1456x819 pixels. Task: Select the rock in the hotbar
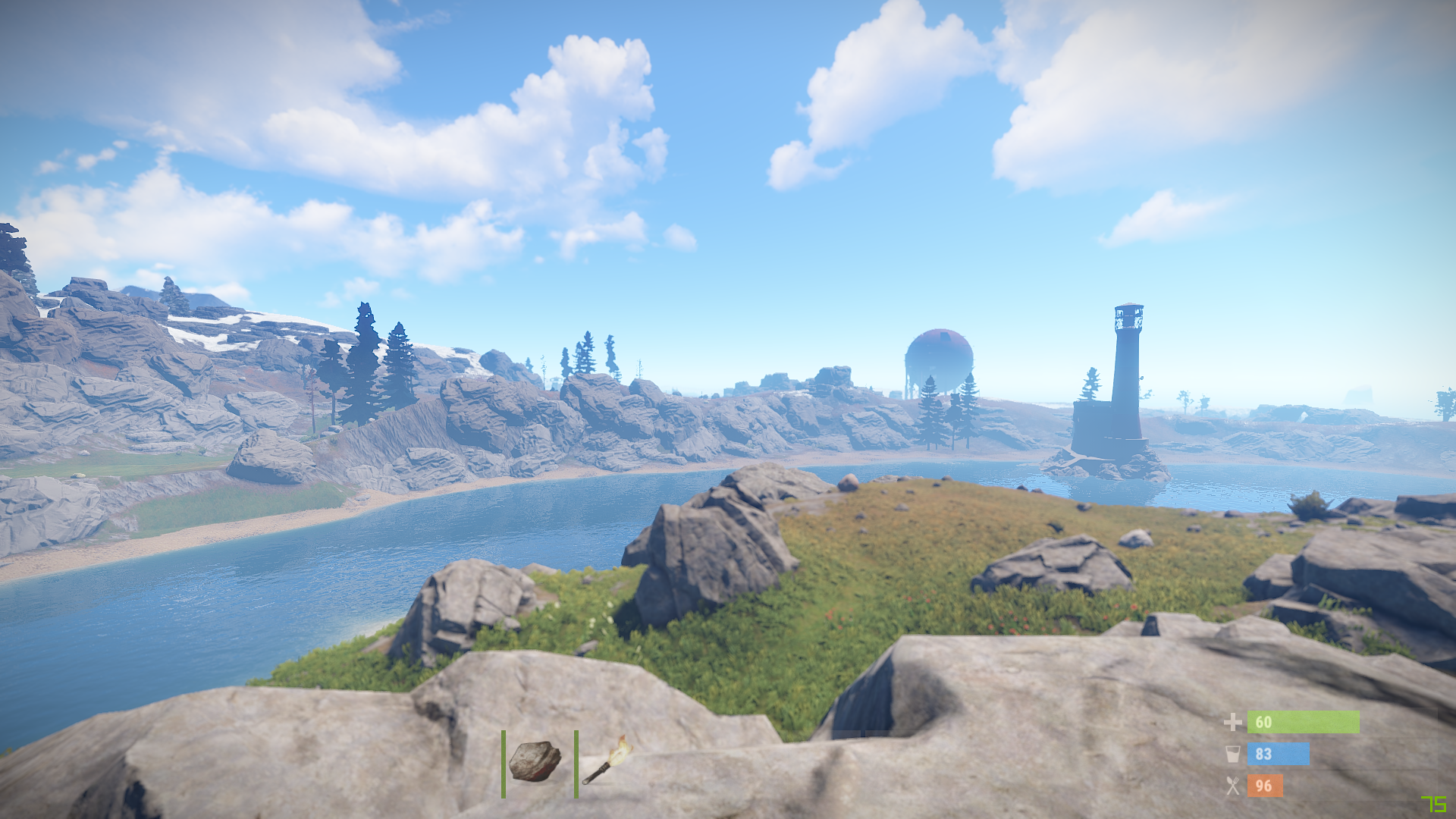tap(535, 761)
